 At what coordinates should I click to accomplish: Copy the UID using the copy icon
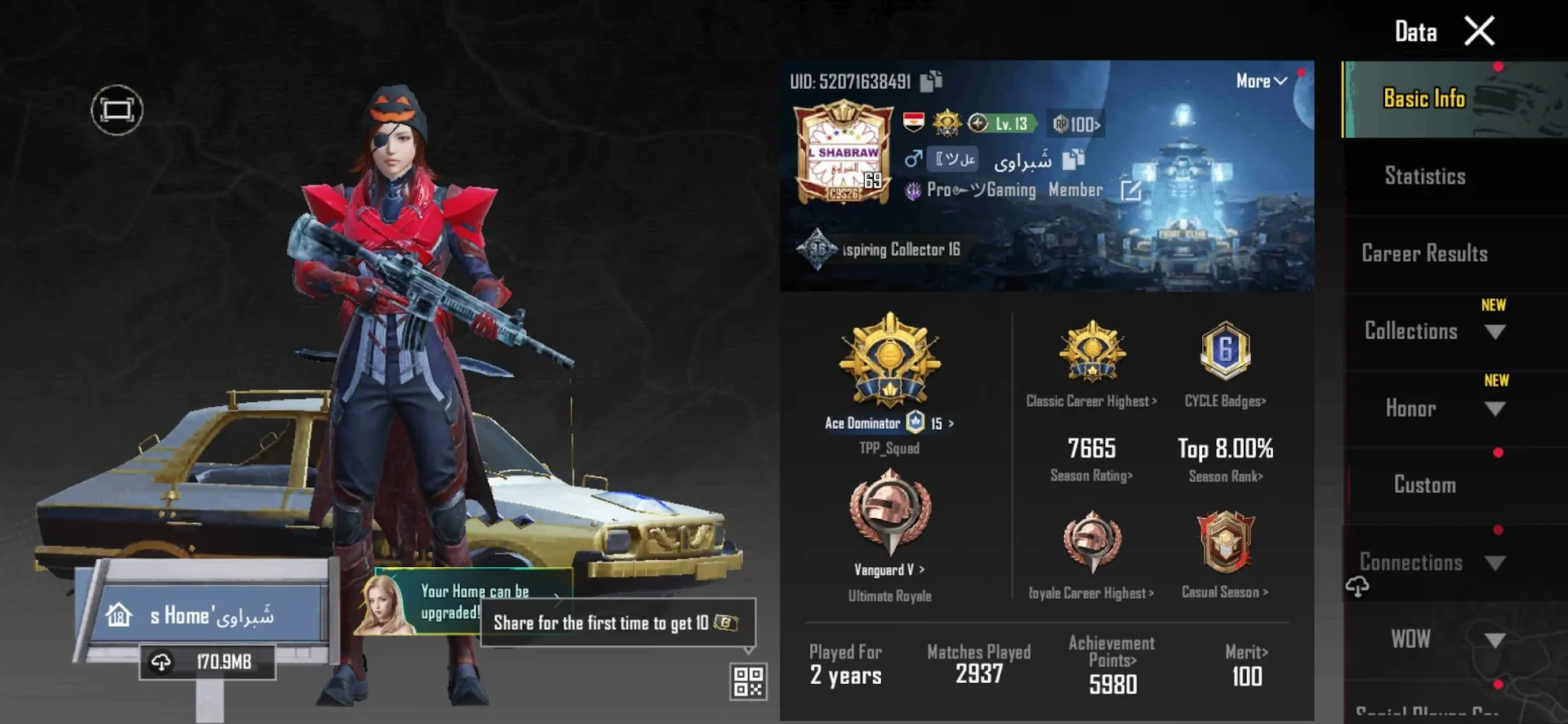point(930,81)
